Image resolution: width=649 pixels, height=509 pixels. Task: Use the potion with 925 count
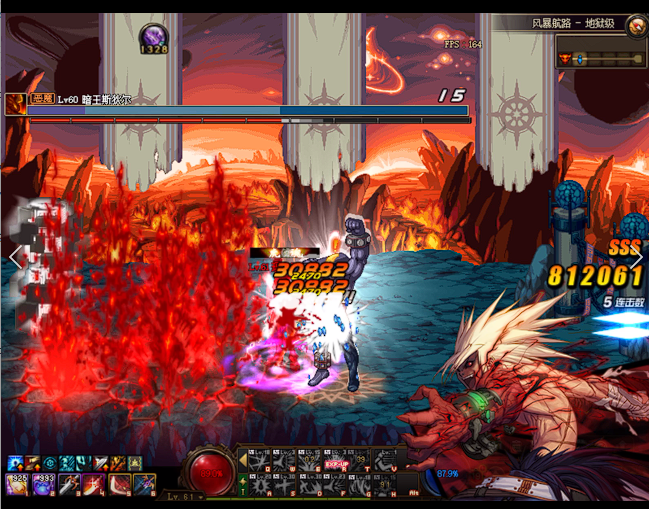pyautogui.click(x=18, y=484)
